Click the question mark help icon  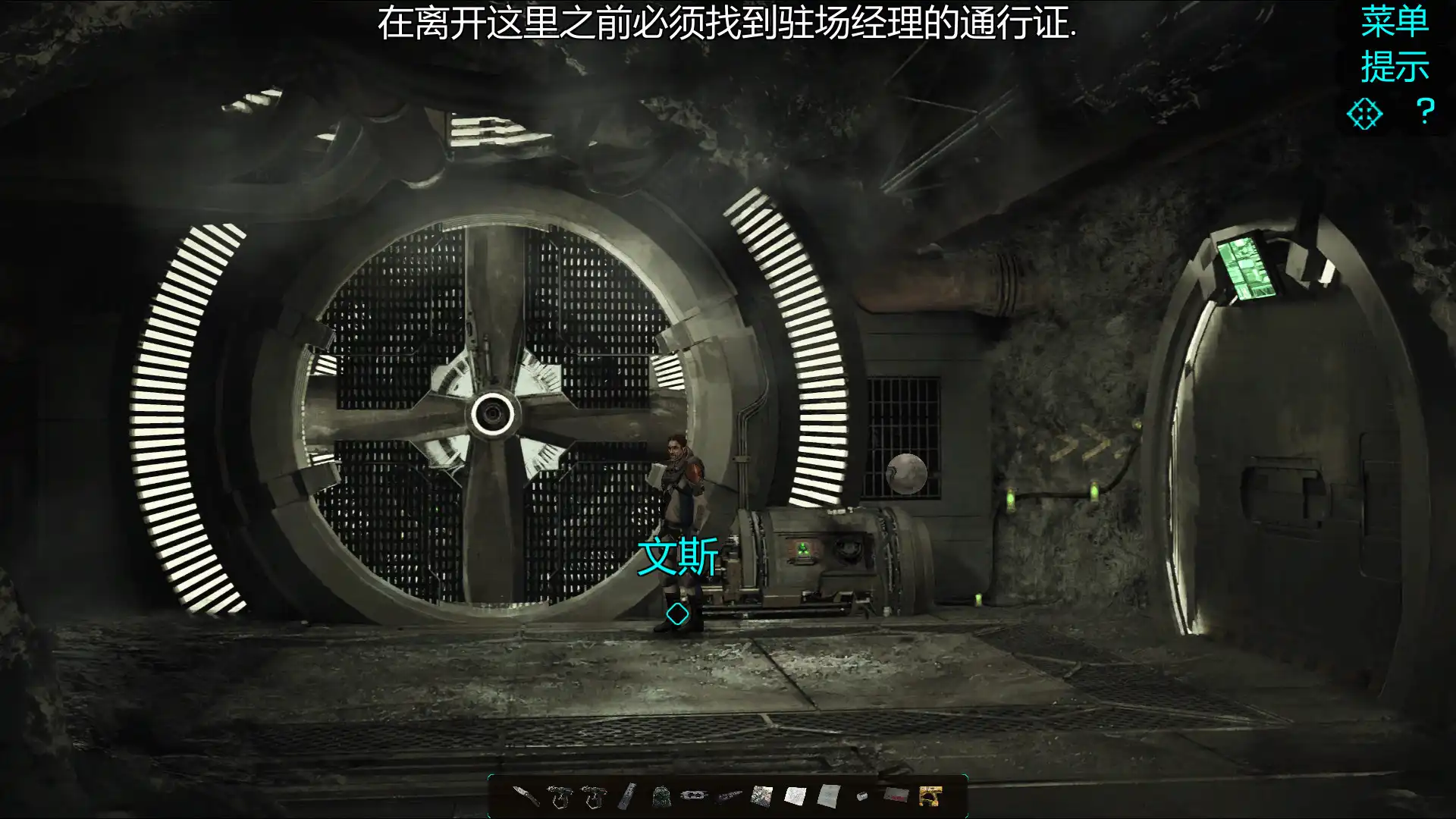tap(1425, 111)
